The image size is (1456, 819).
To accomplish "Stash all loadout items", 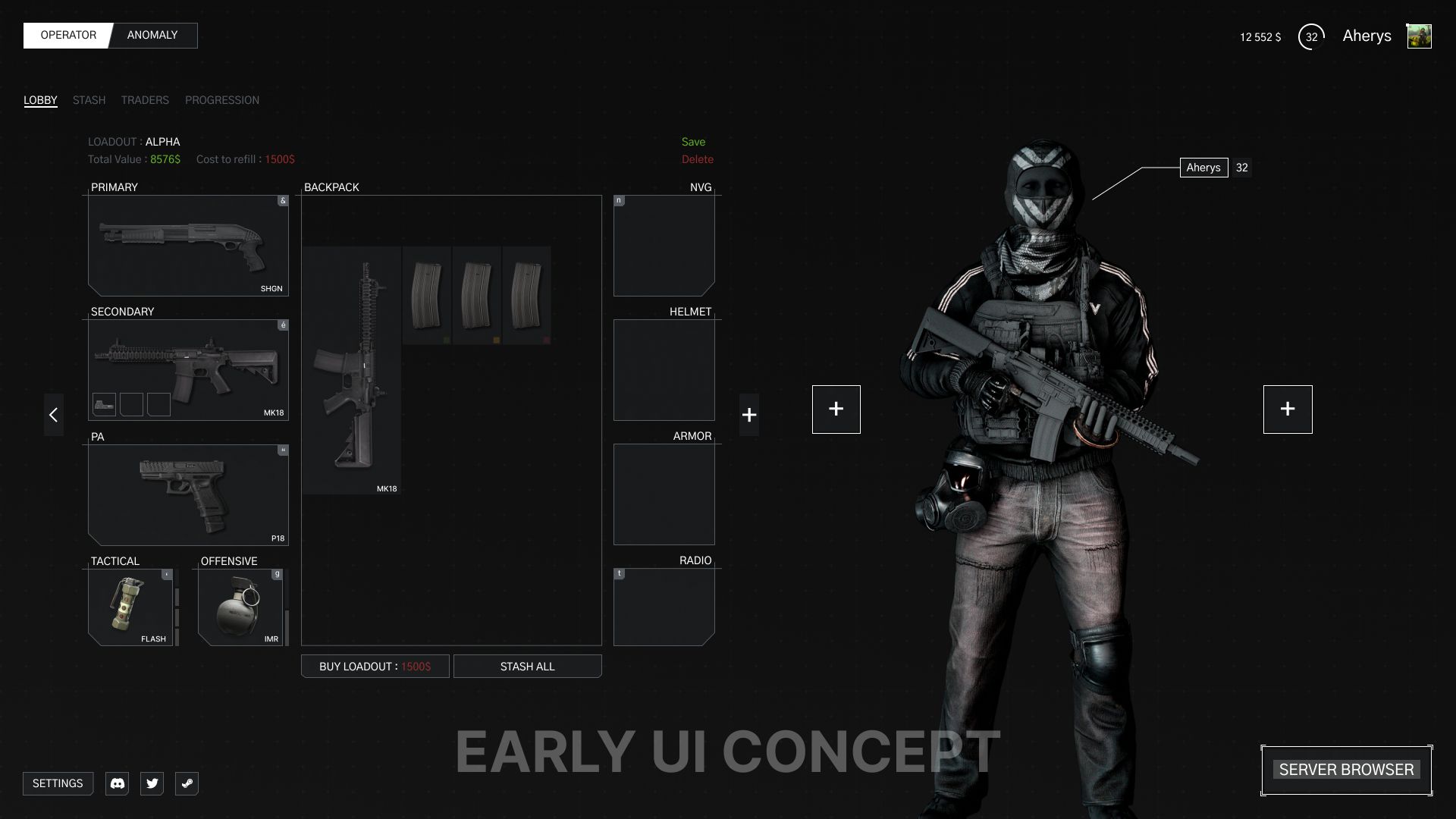I will [527, 667].
